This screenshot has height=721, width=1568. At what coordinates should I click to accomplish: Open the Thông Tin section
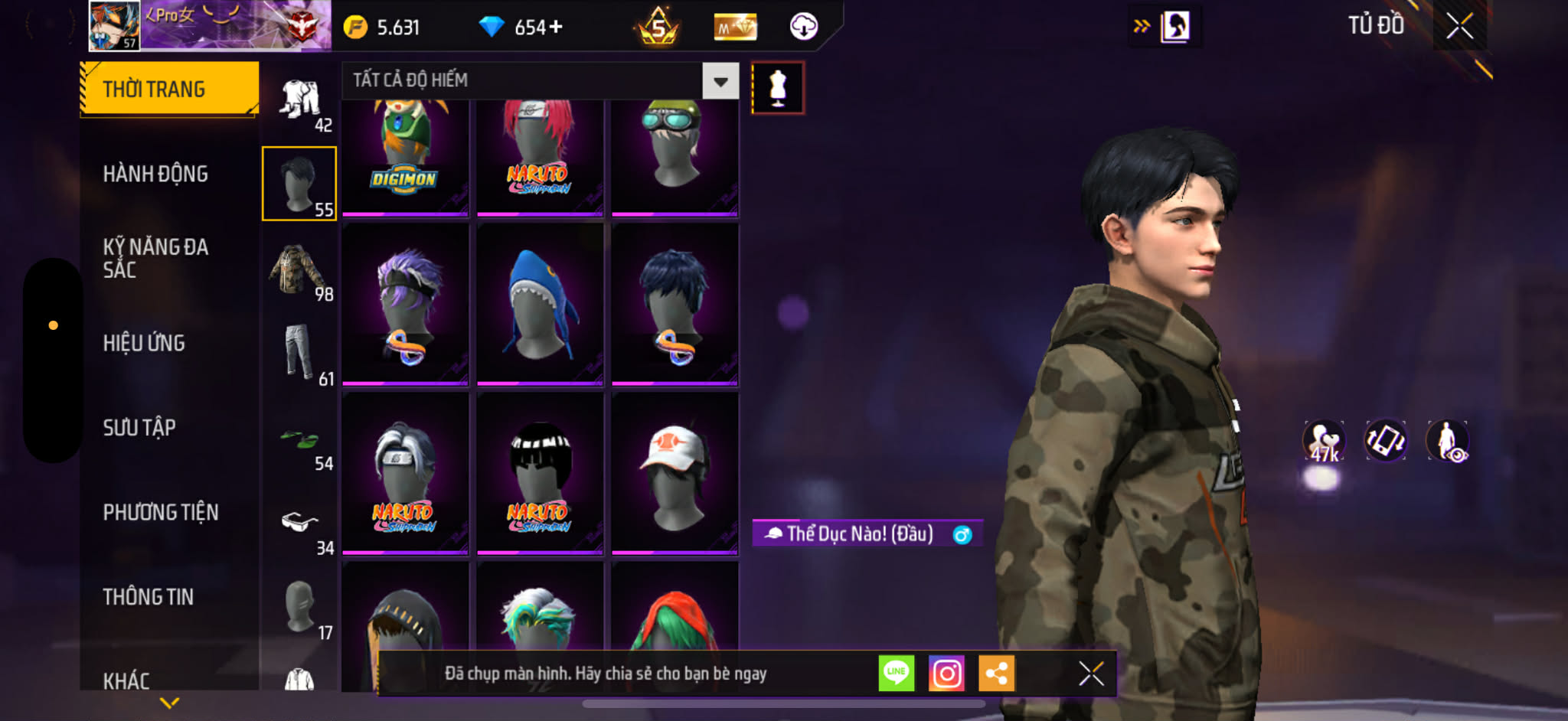pos(149,596)
